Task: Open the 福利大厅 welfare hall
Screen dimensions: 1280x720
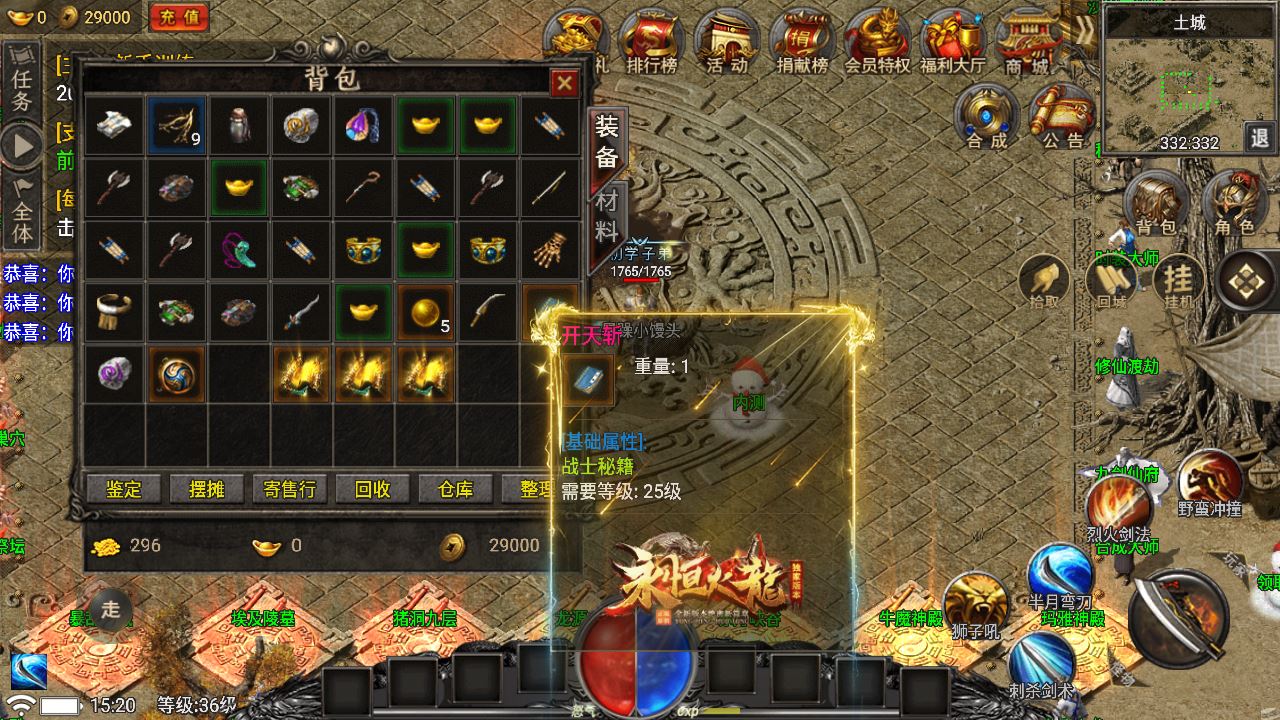Action: coord(952,42)
